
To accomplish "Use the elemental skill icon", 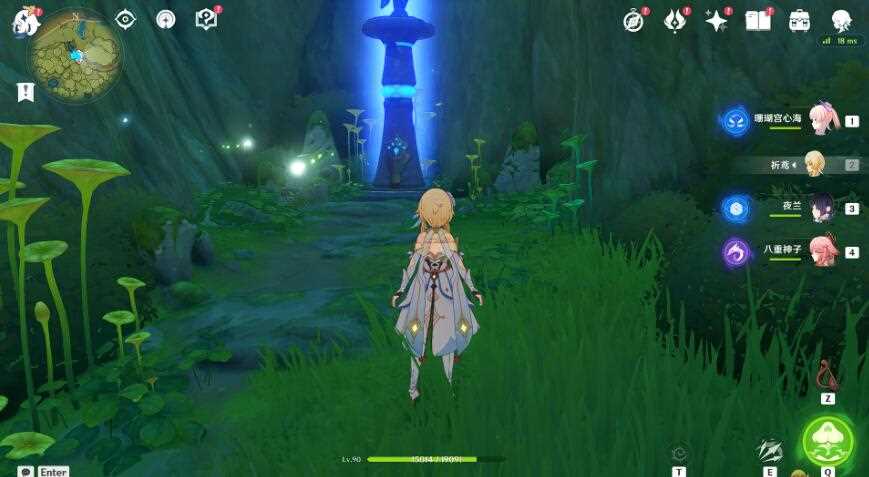I will tap(769, 451).
